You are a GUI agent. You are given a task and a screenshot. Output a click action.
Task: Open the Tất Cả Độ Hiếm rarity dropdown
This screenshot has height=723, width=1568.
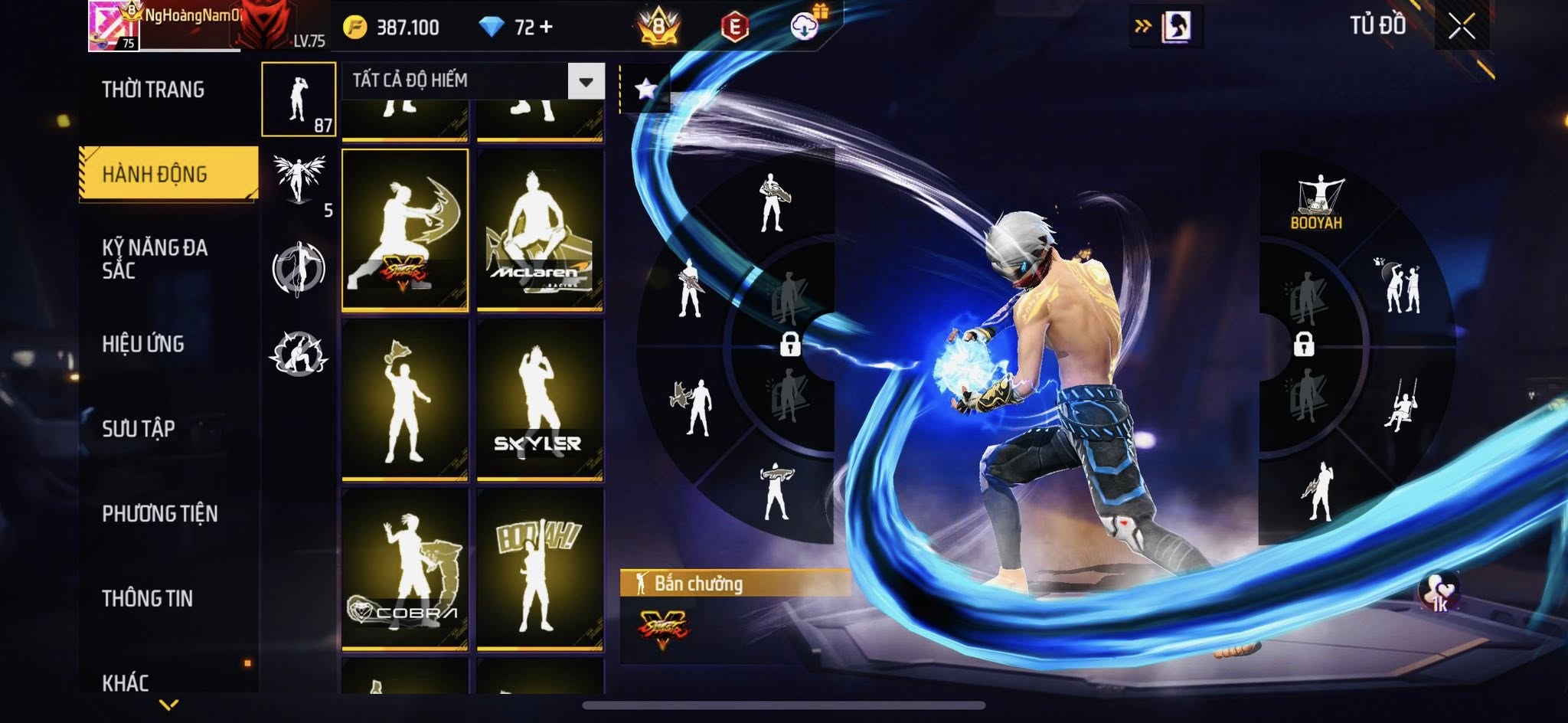coord(586,81)
